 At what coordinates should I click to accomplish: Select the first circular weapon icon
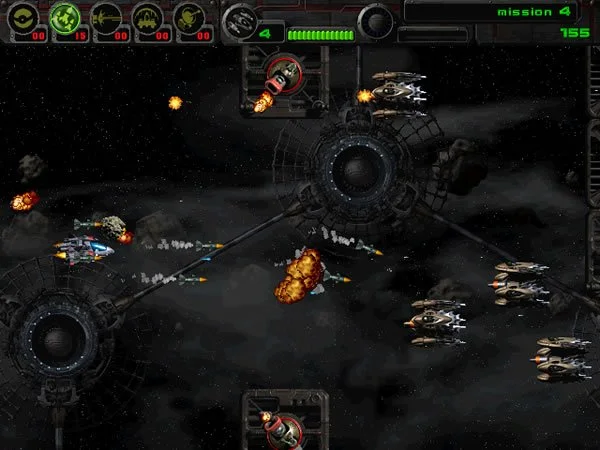click(23, 17)
